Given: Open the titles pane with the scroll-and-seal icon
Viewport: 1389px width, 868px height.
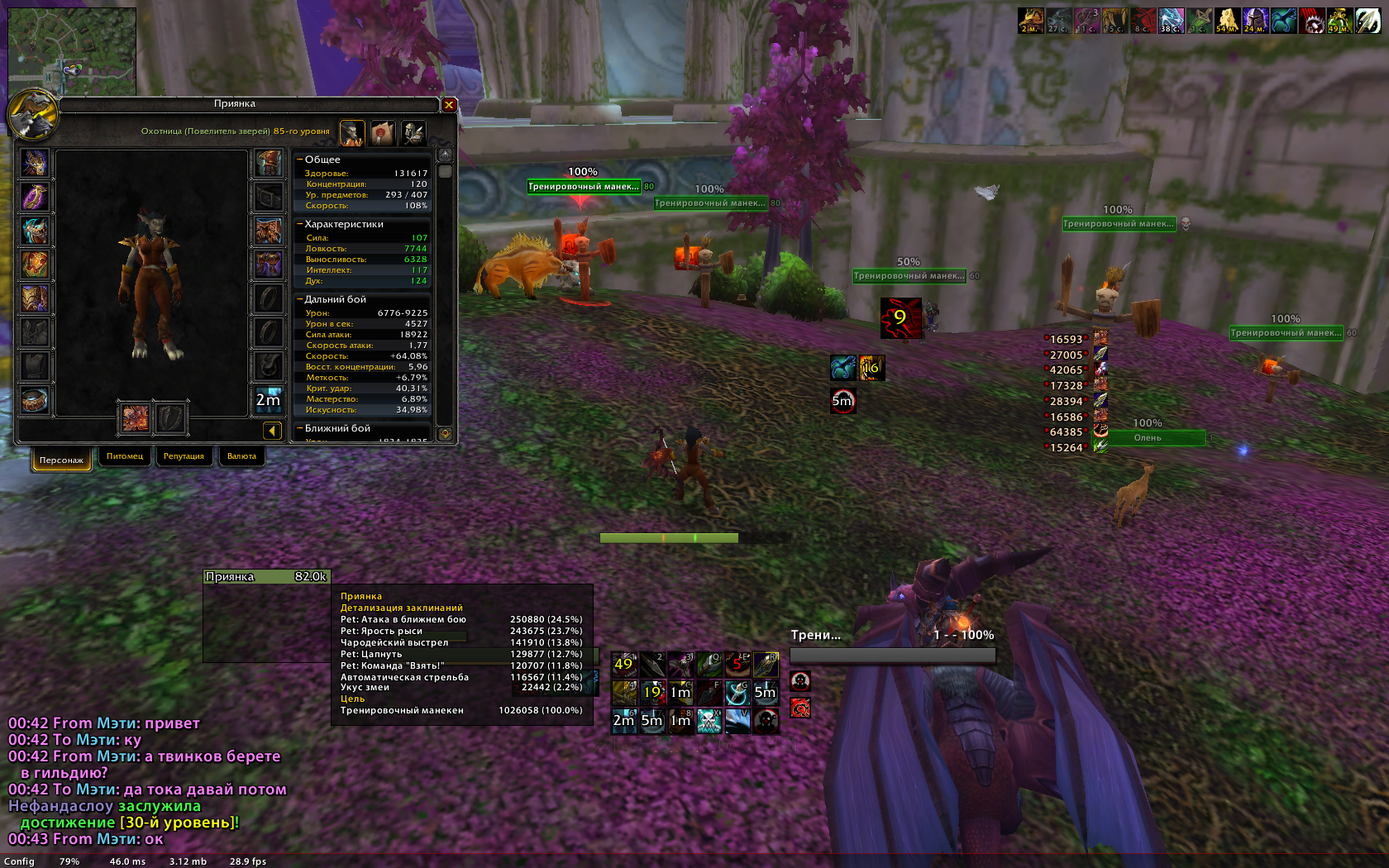Looking at the screenshot, I should coord(382,132).
